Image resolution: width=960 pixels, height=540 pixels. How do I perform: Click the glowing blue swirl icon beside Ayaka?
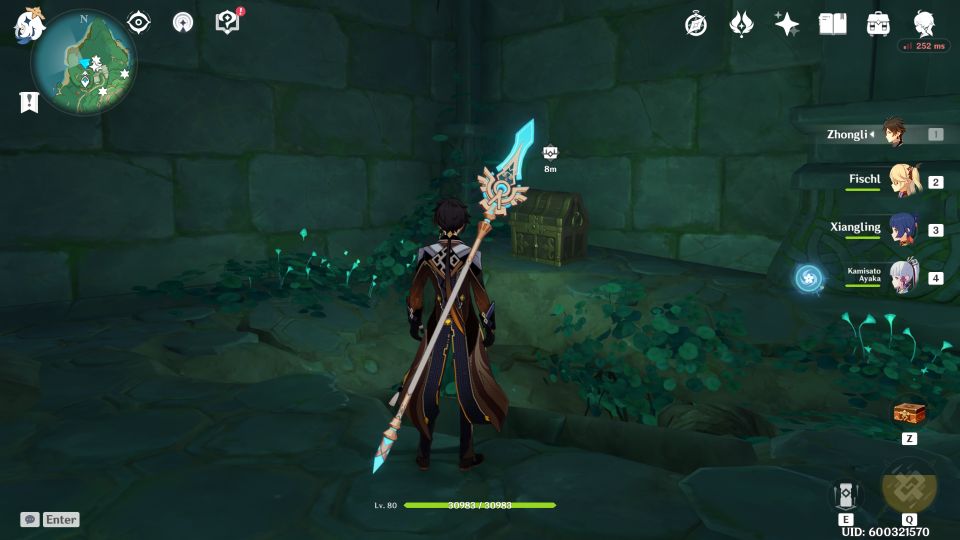(x=809, y=278)
